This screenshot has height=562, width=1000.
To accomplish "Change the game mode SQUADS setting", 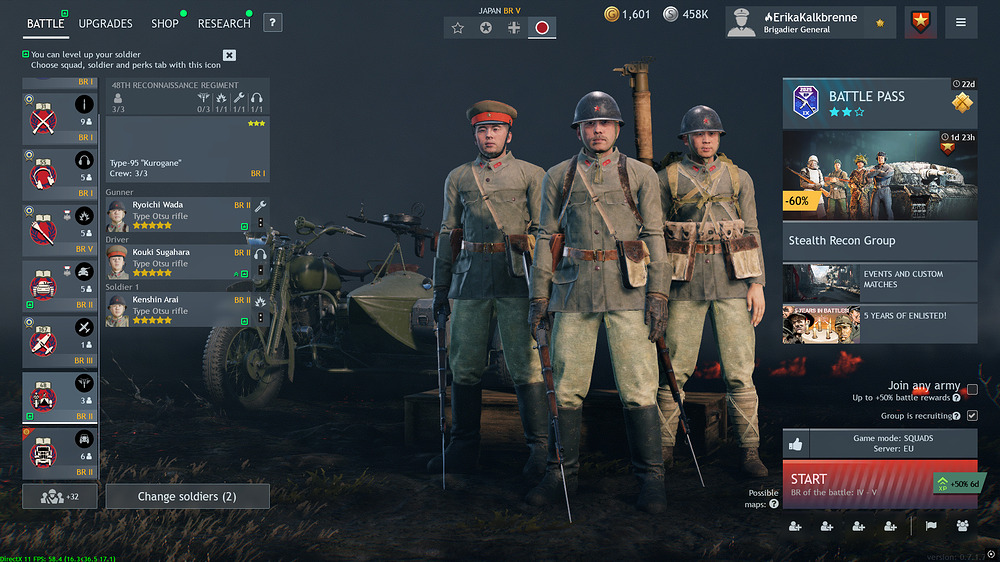I will tap(892, 443).
